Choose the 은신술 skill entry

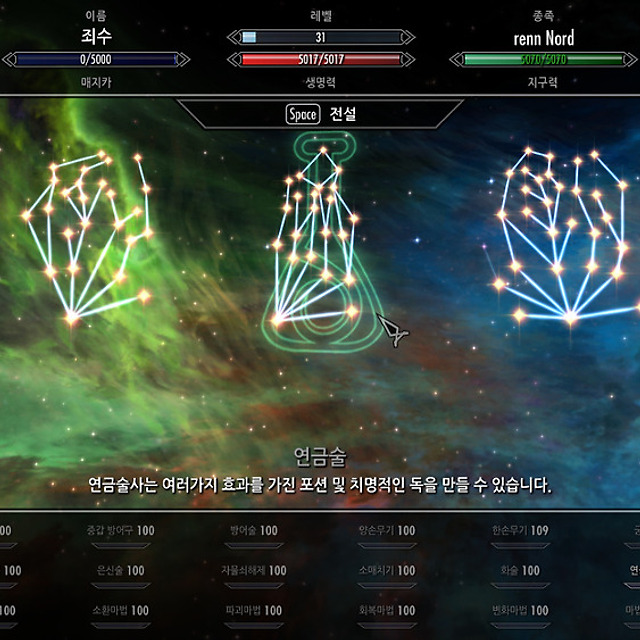pyautogui.click(x=120, y=570)
